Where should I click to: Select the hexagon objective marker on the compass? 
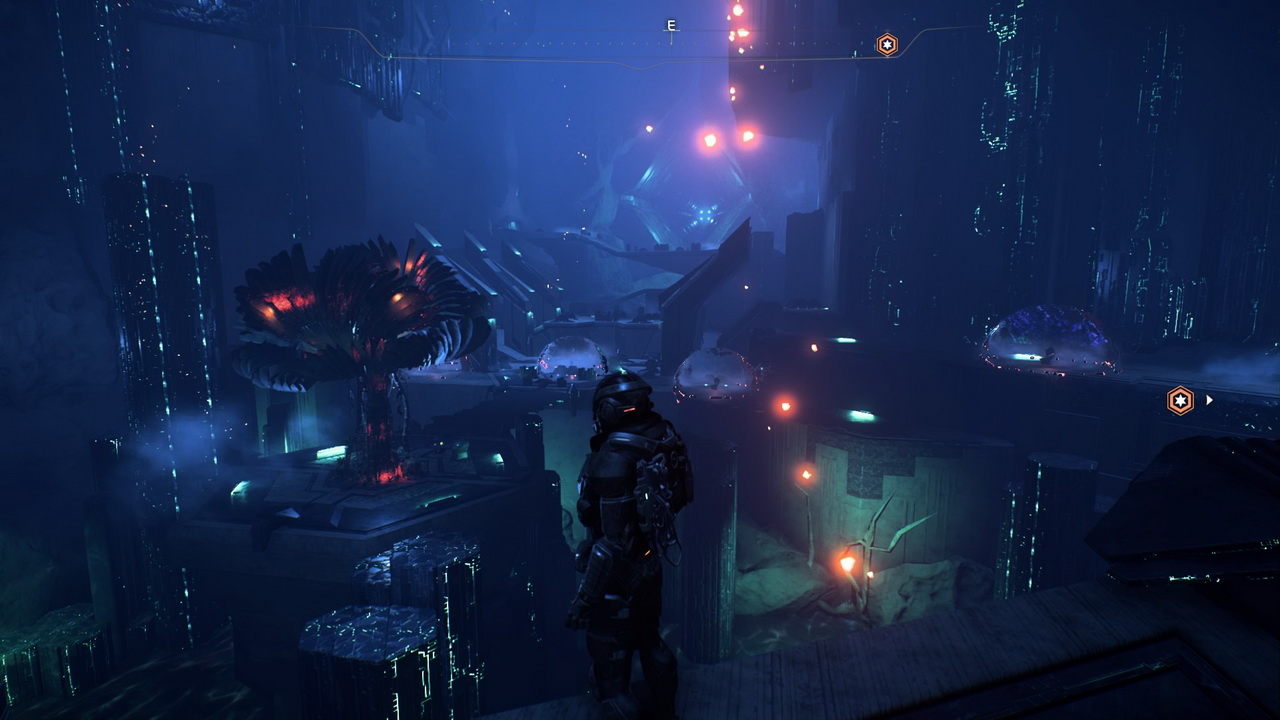tap(887, 44)
